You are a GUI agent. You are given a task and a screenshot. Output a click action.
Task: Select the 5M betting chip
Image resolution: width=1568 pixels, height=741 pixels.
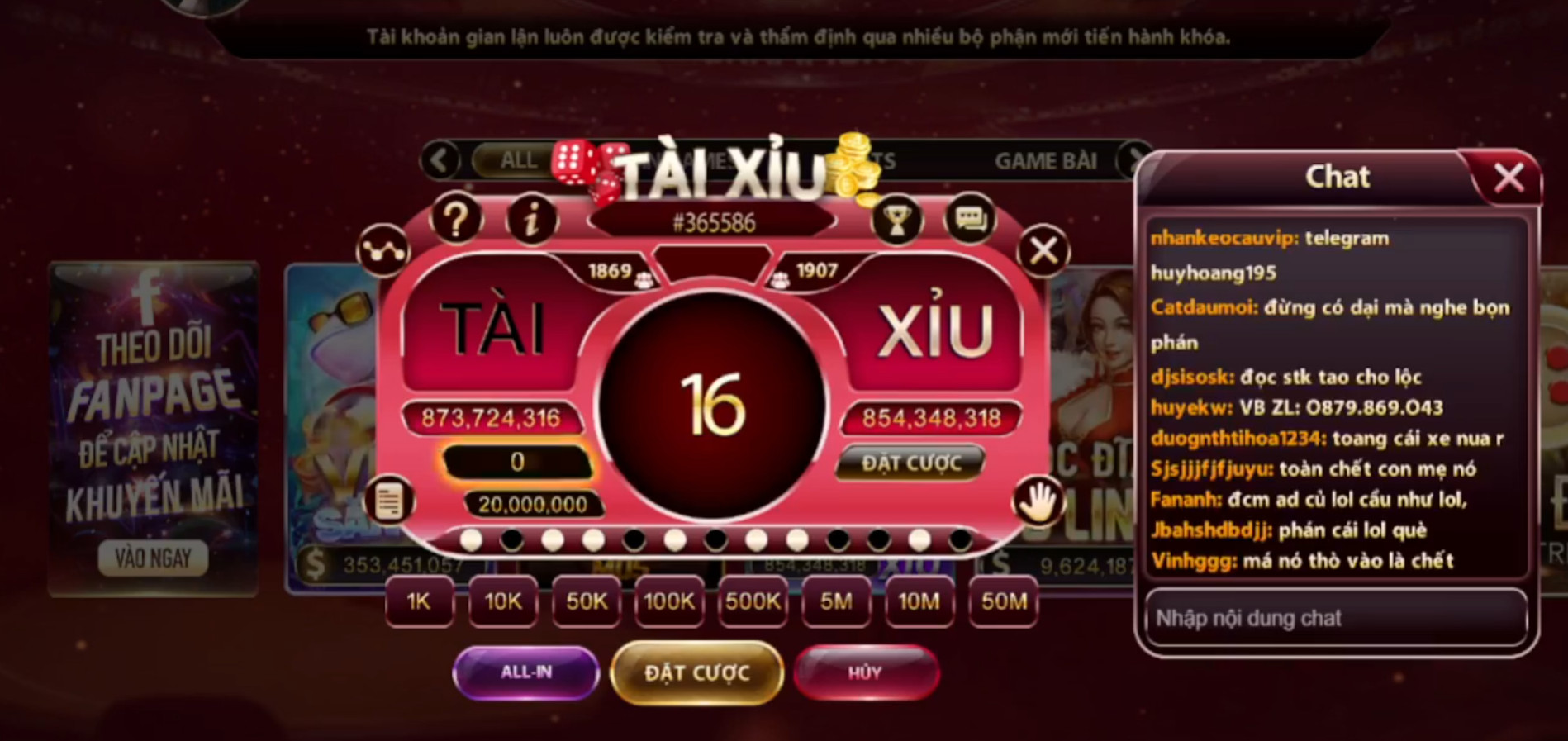coord(835,603)
